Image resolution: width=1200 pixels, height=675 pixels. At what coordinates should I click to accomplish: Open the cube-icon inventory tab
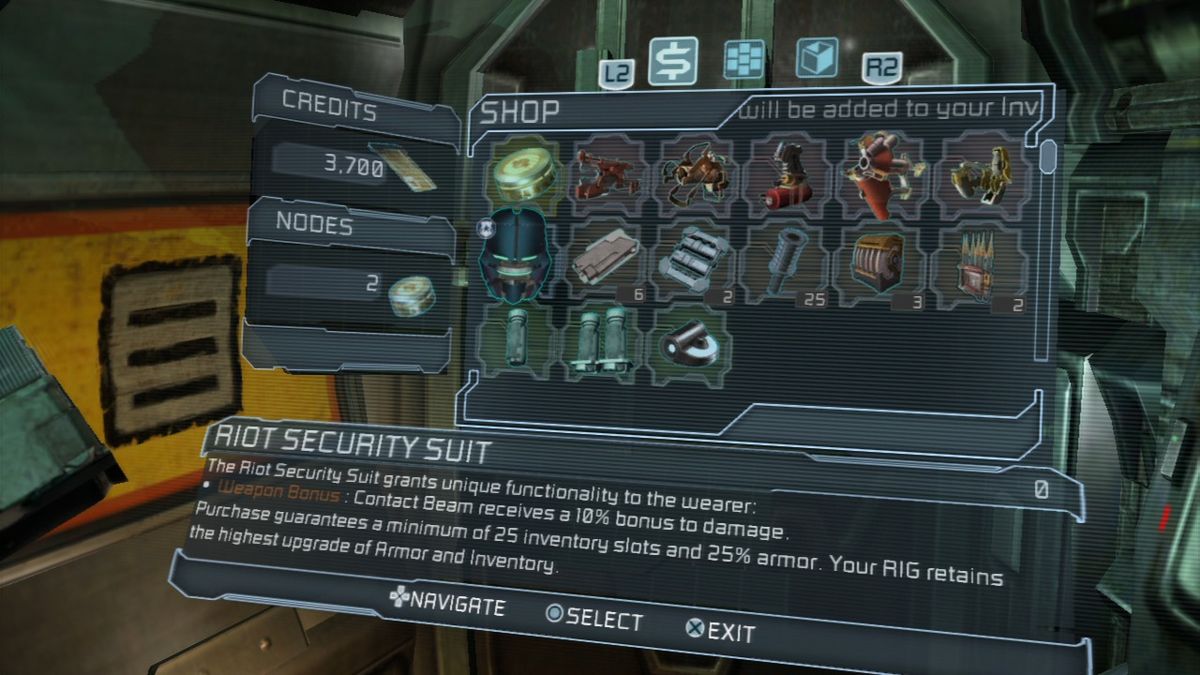click(x=817, y=58)
